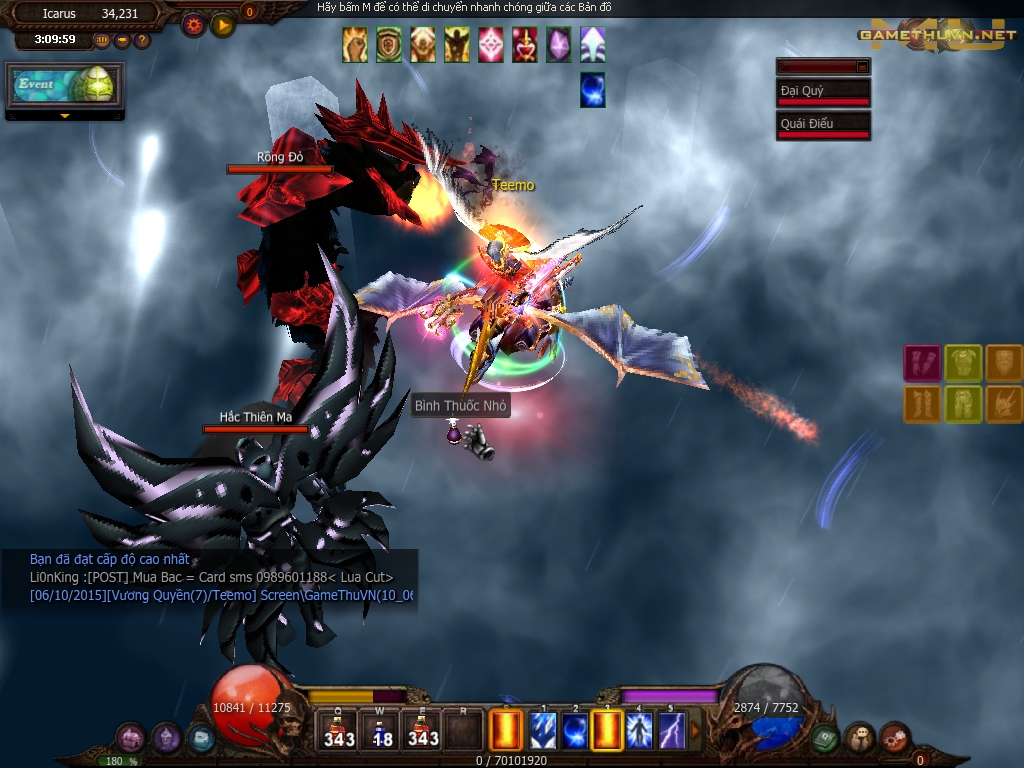The height and width of the screenshot is (768, 1024).
Task: Open help with the question mark button
Action: pyautogui.click(x=142, y=40)
